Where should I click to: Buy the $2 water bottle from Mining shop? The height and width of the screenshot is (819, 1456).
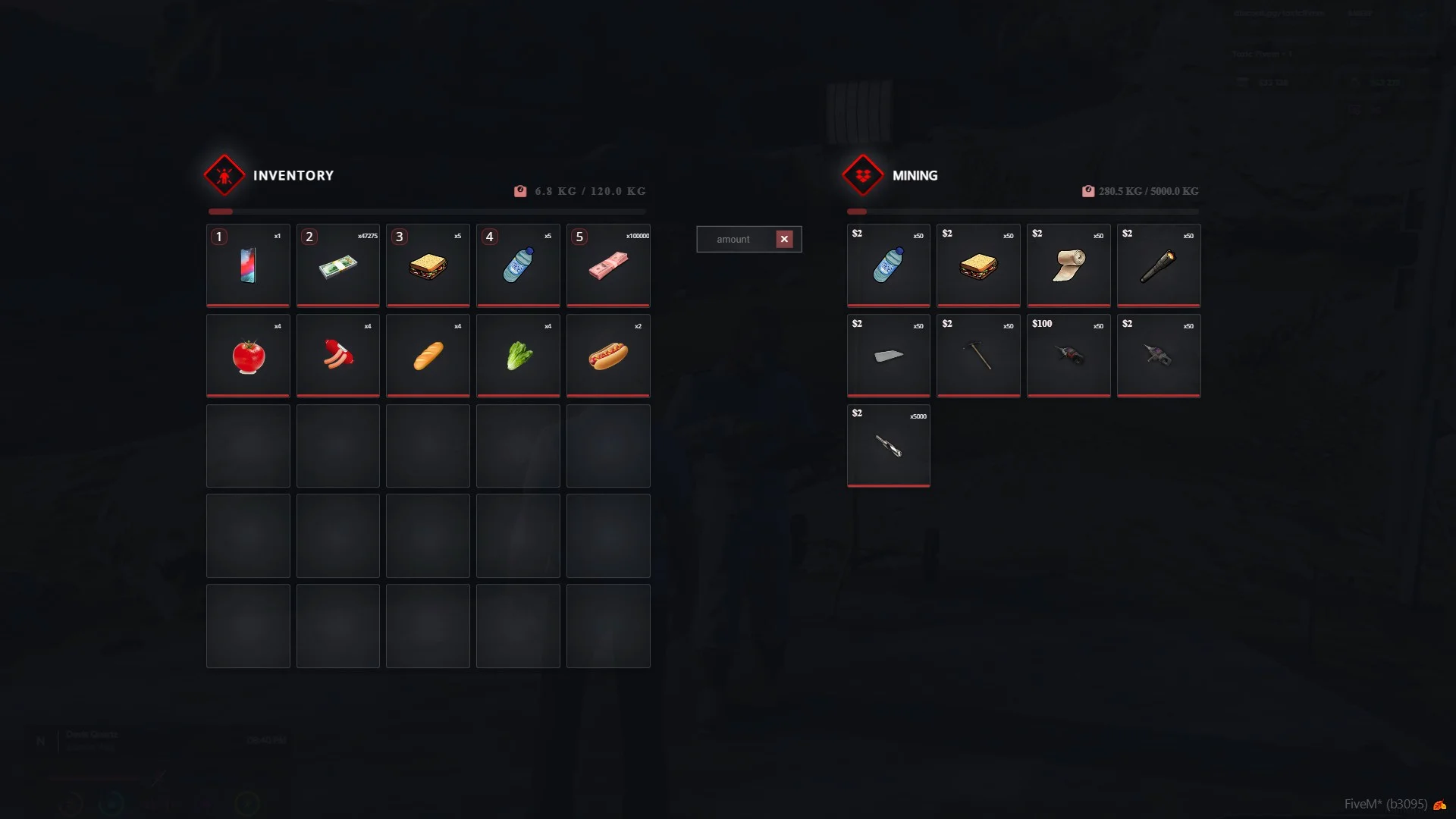(x=888, y=265)
